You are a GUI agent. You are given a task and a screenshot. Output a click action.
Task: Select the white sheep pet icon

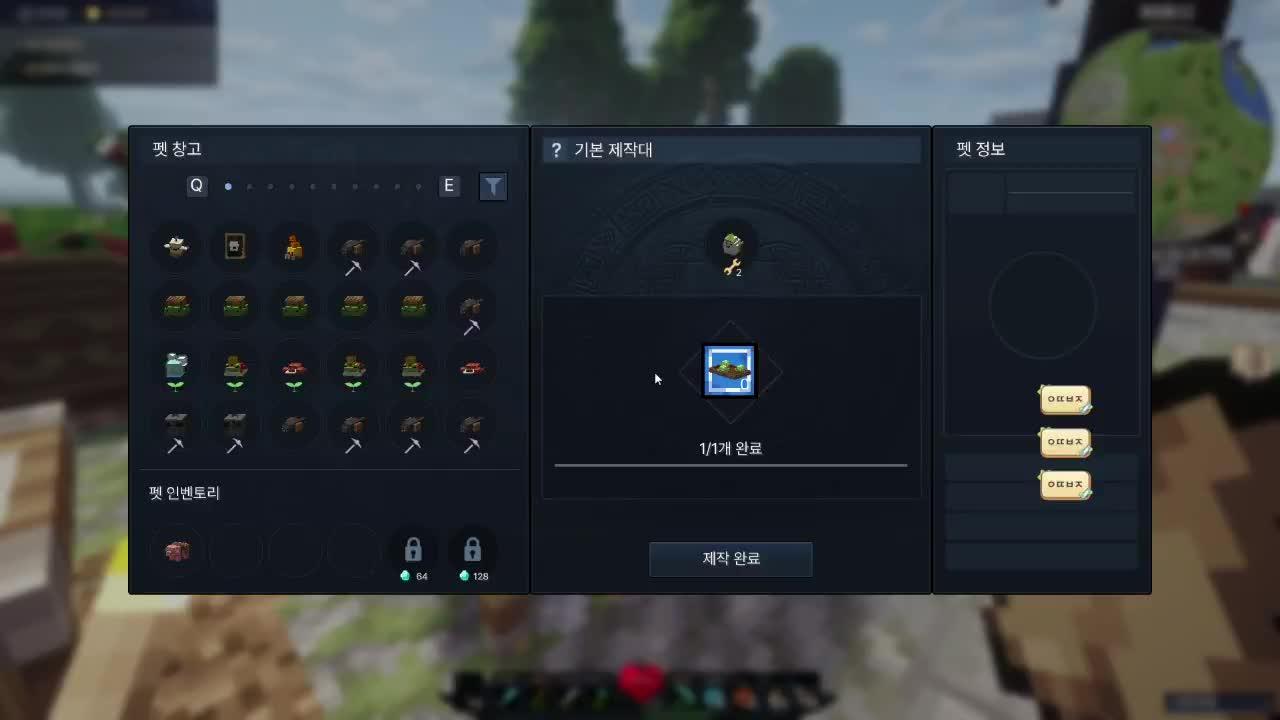coord(175,247)
